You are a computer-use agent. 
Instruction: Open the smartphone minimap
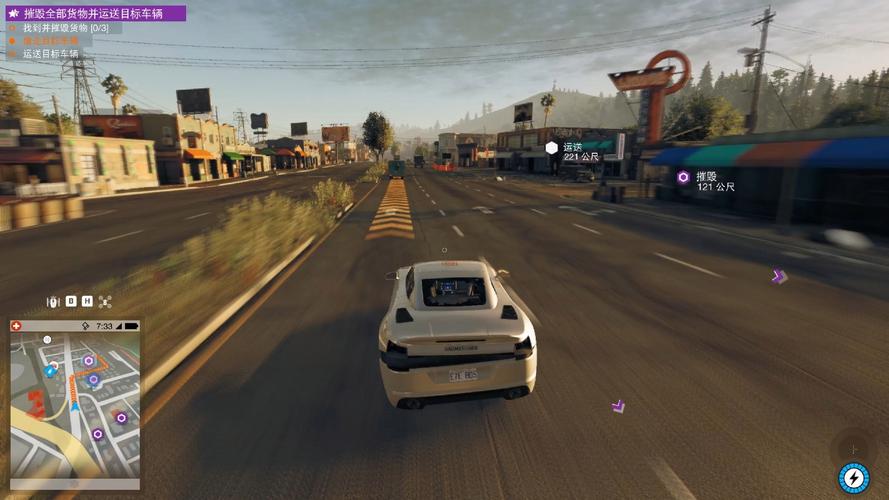point(75,405)
